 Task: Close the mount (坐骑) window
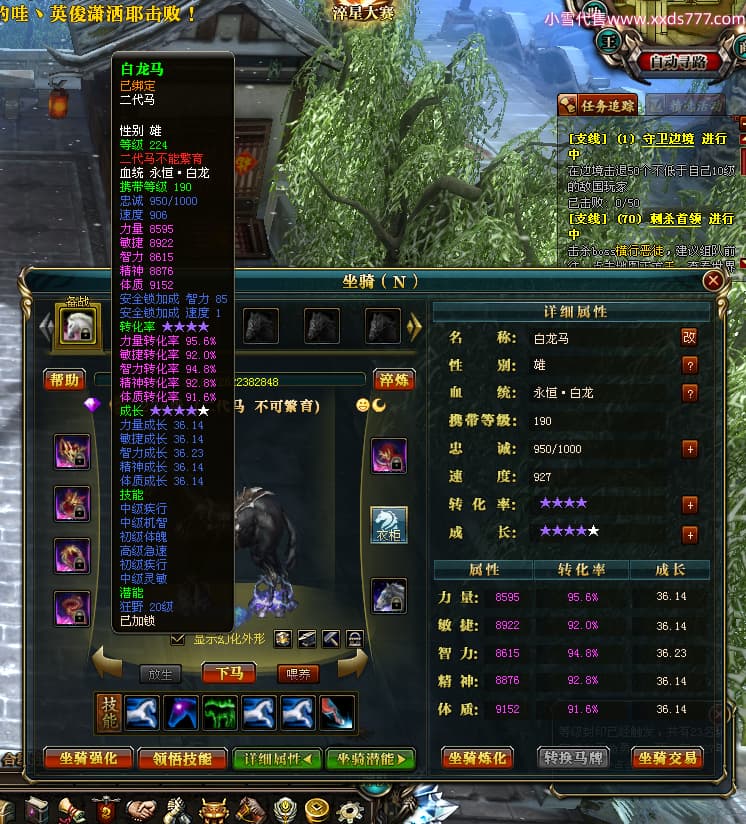[x=713, y=281]
